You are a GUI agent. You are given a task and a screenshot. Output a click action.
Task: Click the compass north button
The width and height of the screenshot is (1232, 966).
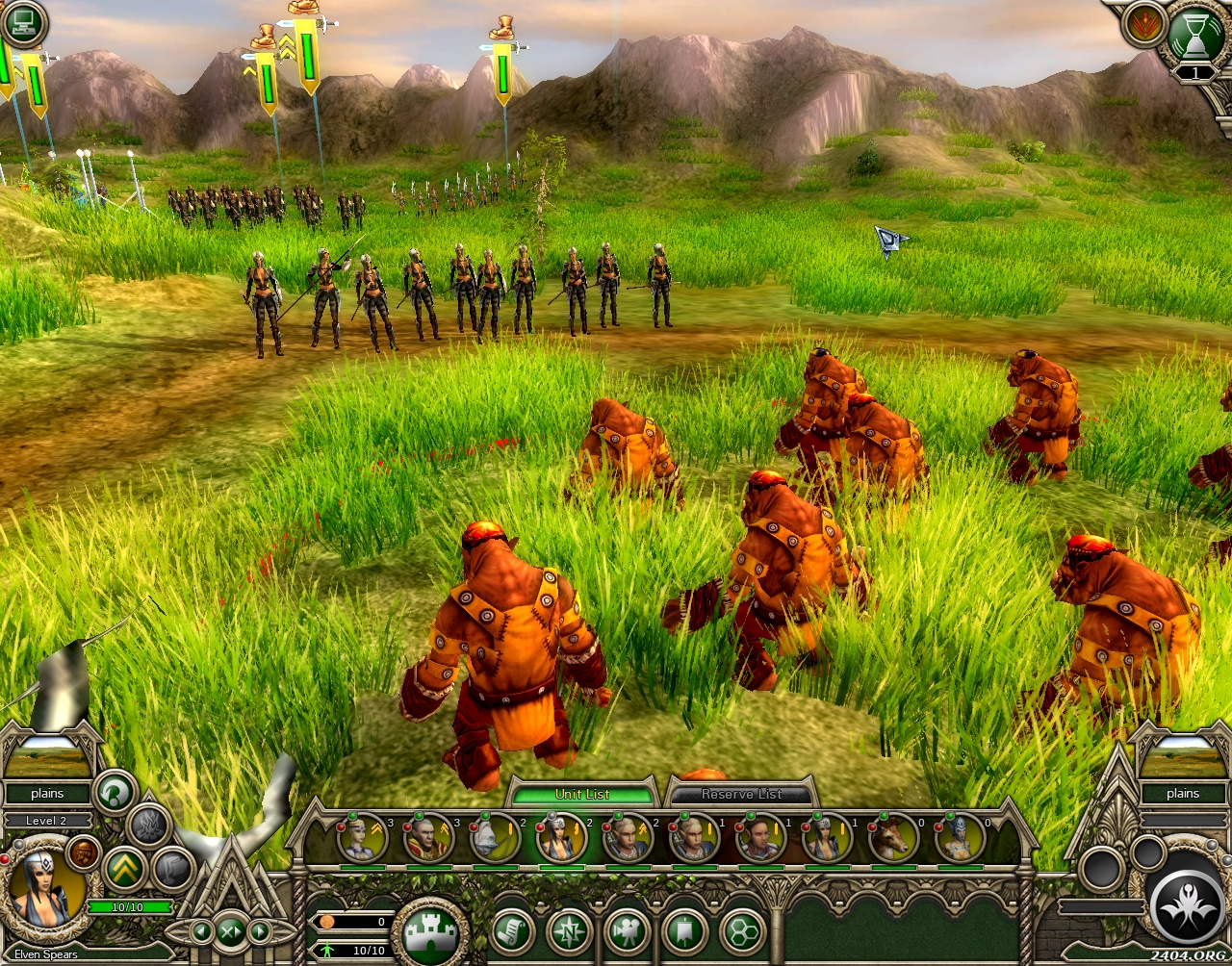569,931
